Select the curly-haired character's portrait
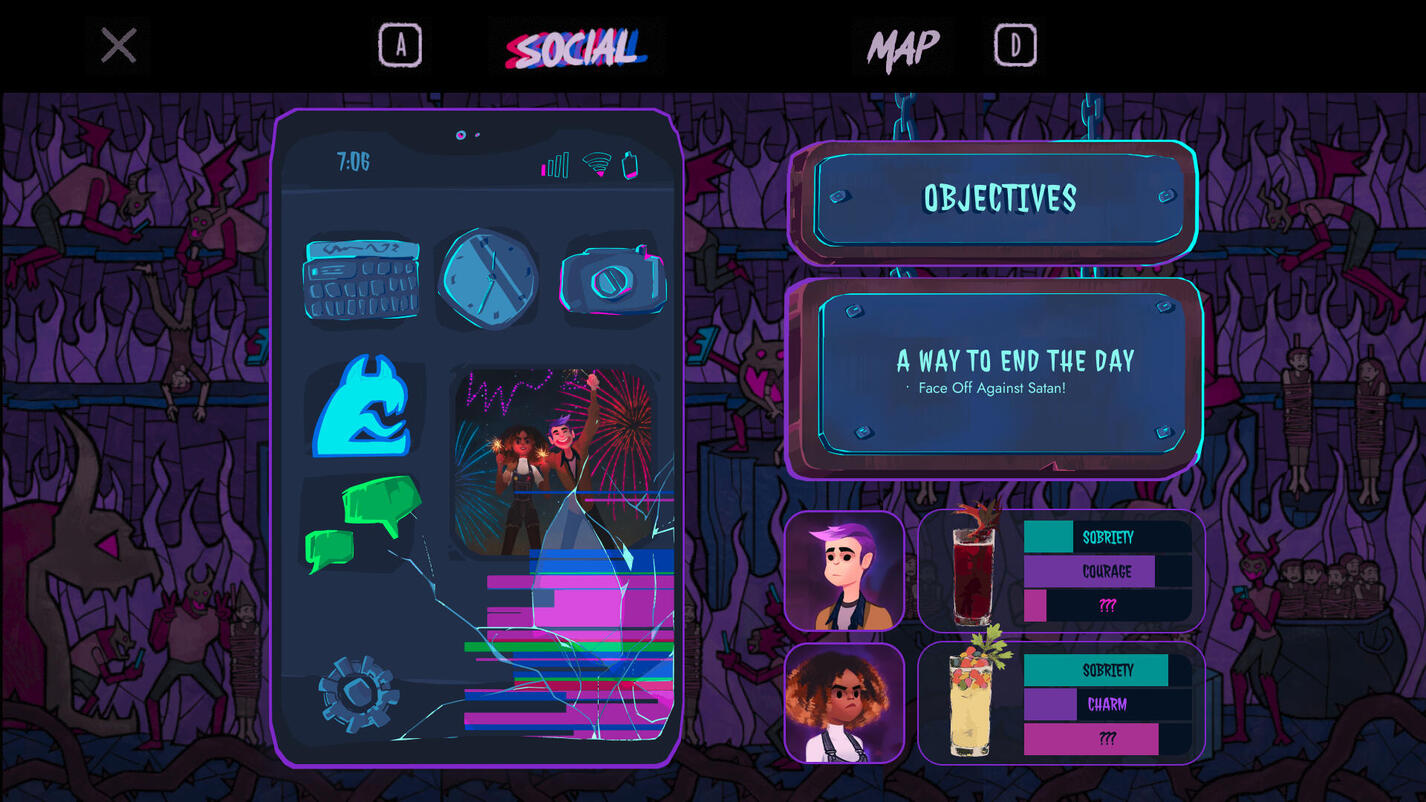This screenshot has width=1426, height=802. pos(845,703)
